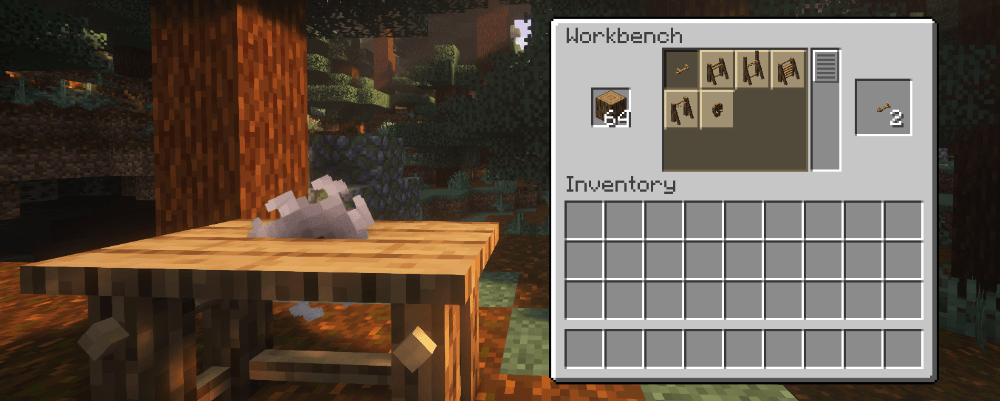Screen dimensions: 1000x401
Task: Pick the slatted rack frame recipe
Action: click(x=789, y=69)
